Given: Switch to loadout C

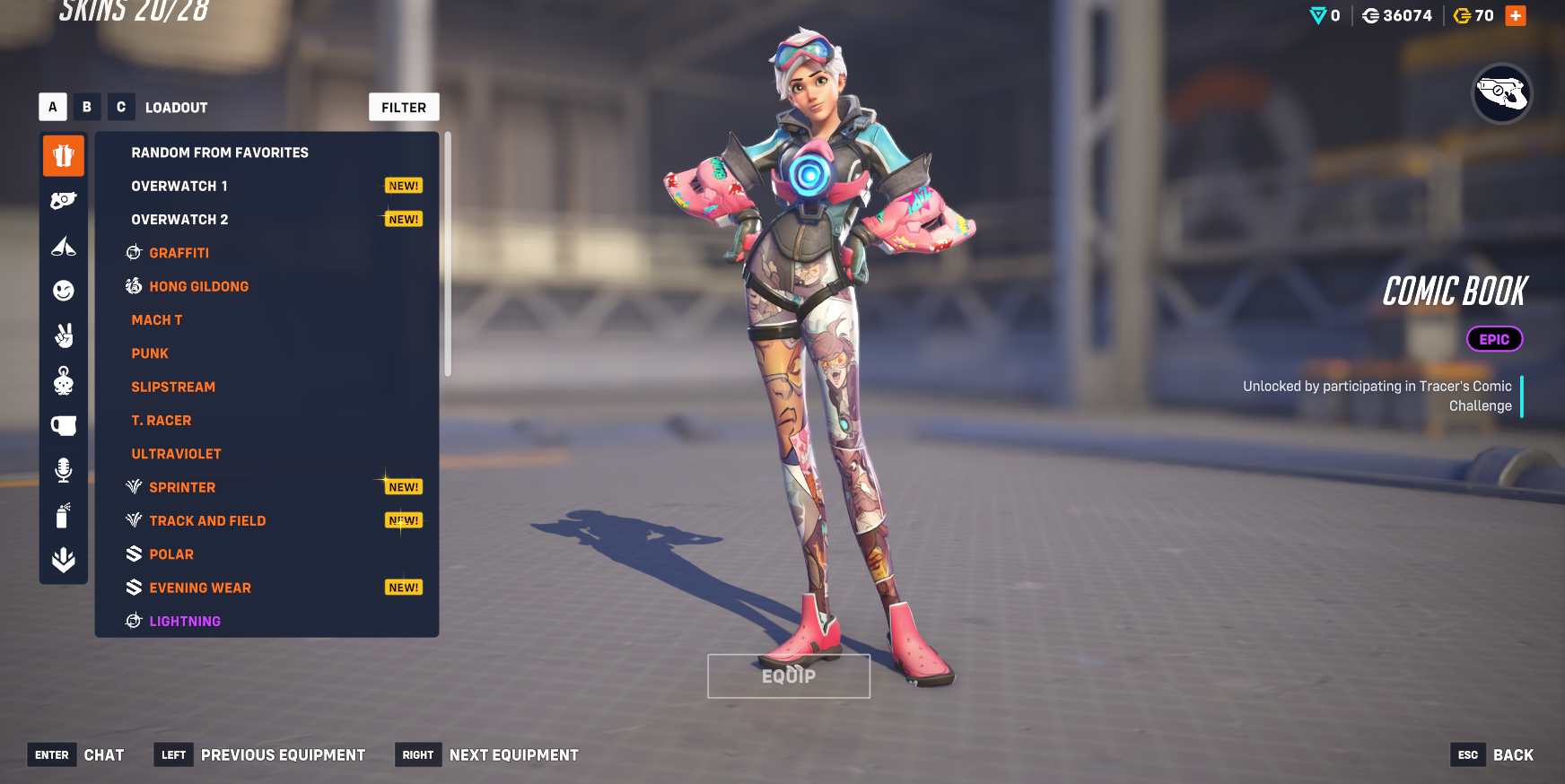Looking at the screenshot, I should (x=121, y=107).
